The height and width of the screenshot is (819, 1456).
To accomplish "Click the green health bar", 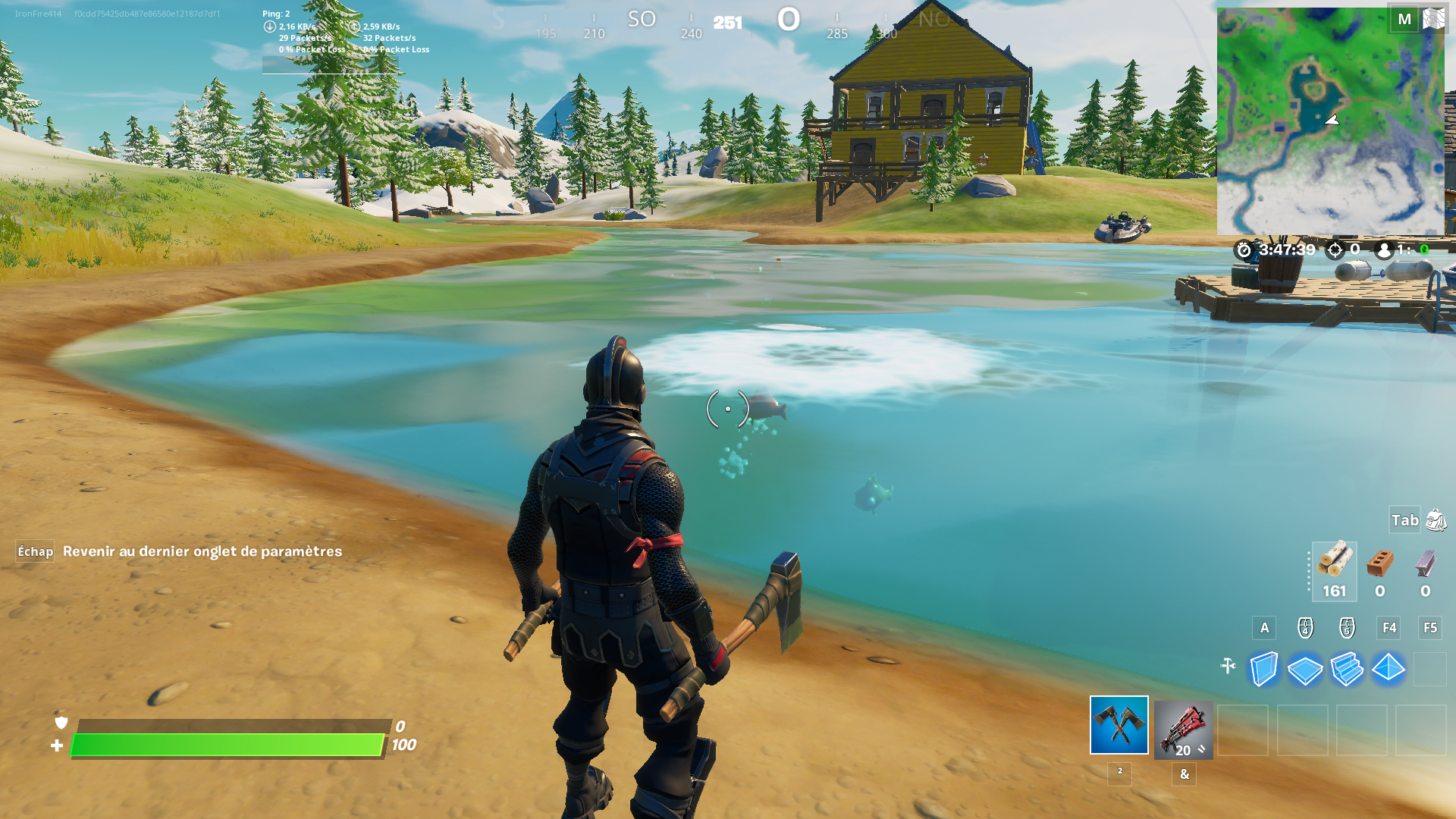I will pos(227,744).
